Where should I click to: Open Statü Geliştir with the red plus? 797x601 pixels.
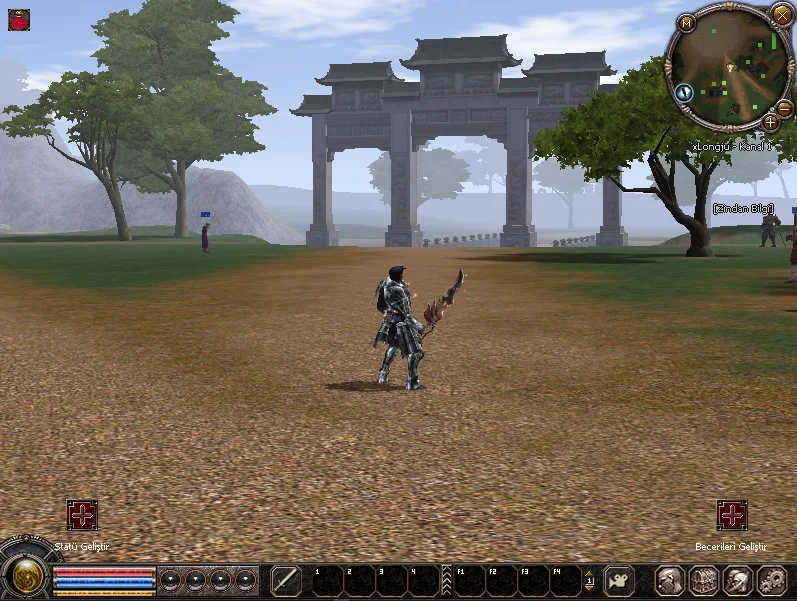pyautogui.click(x=82, y=515)
